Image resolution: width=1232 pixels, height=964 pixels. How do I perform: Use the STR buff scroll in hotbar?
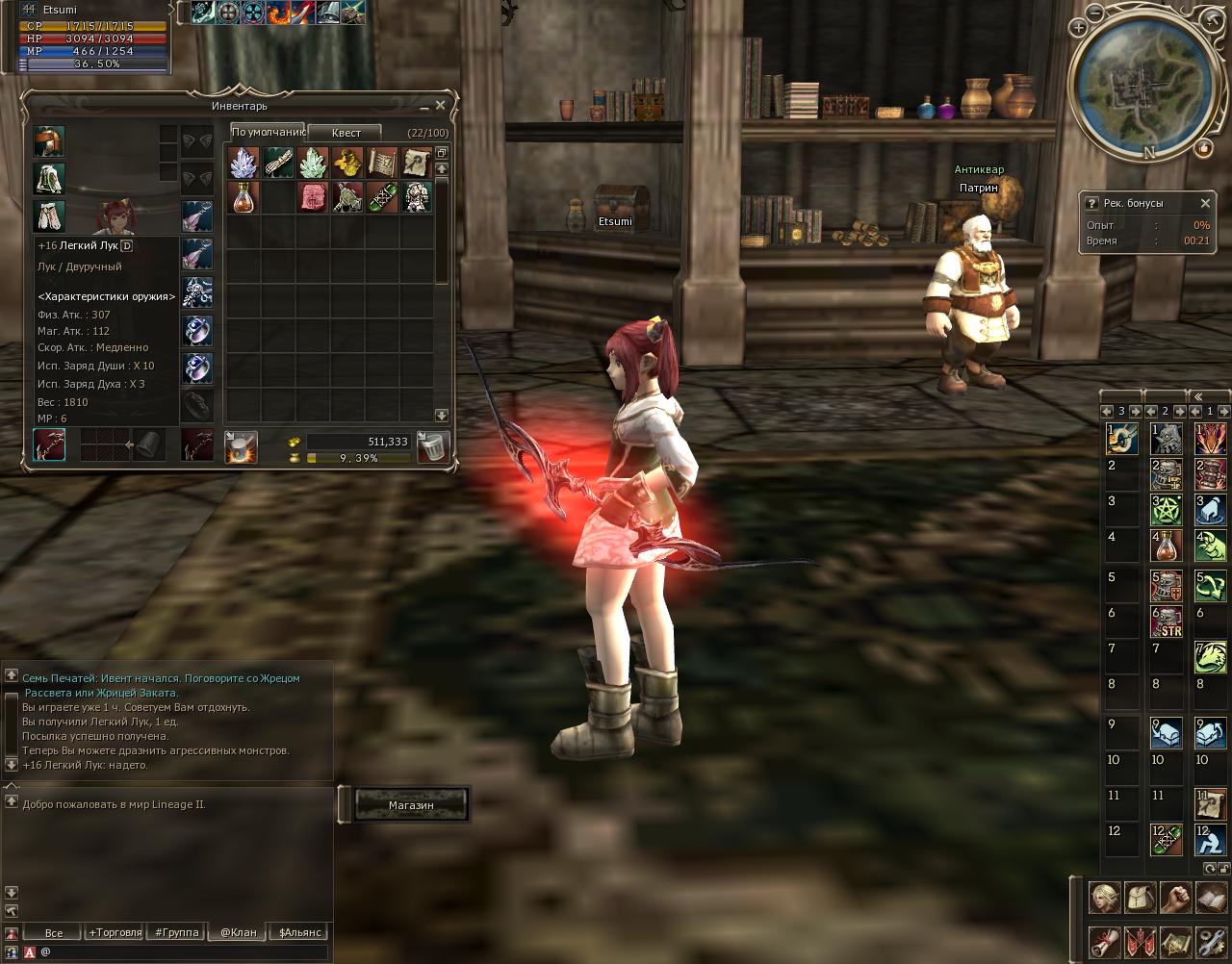1167,622
